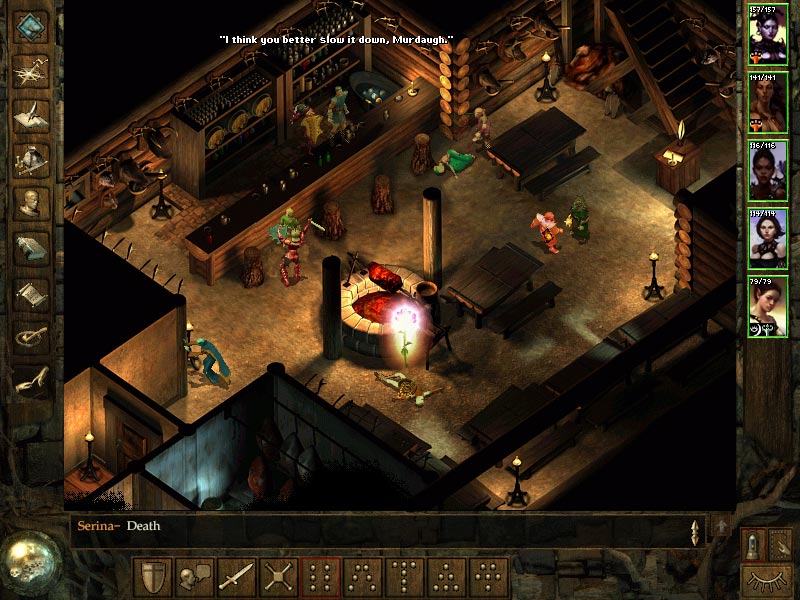Return to game via blue crystal icon
This screenshot has height=600, width=800.
[x=32, y=25]
